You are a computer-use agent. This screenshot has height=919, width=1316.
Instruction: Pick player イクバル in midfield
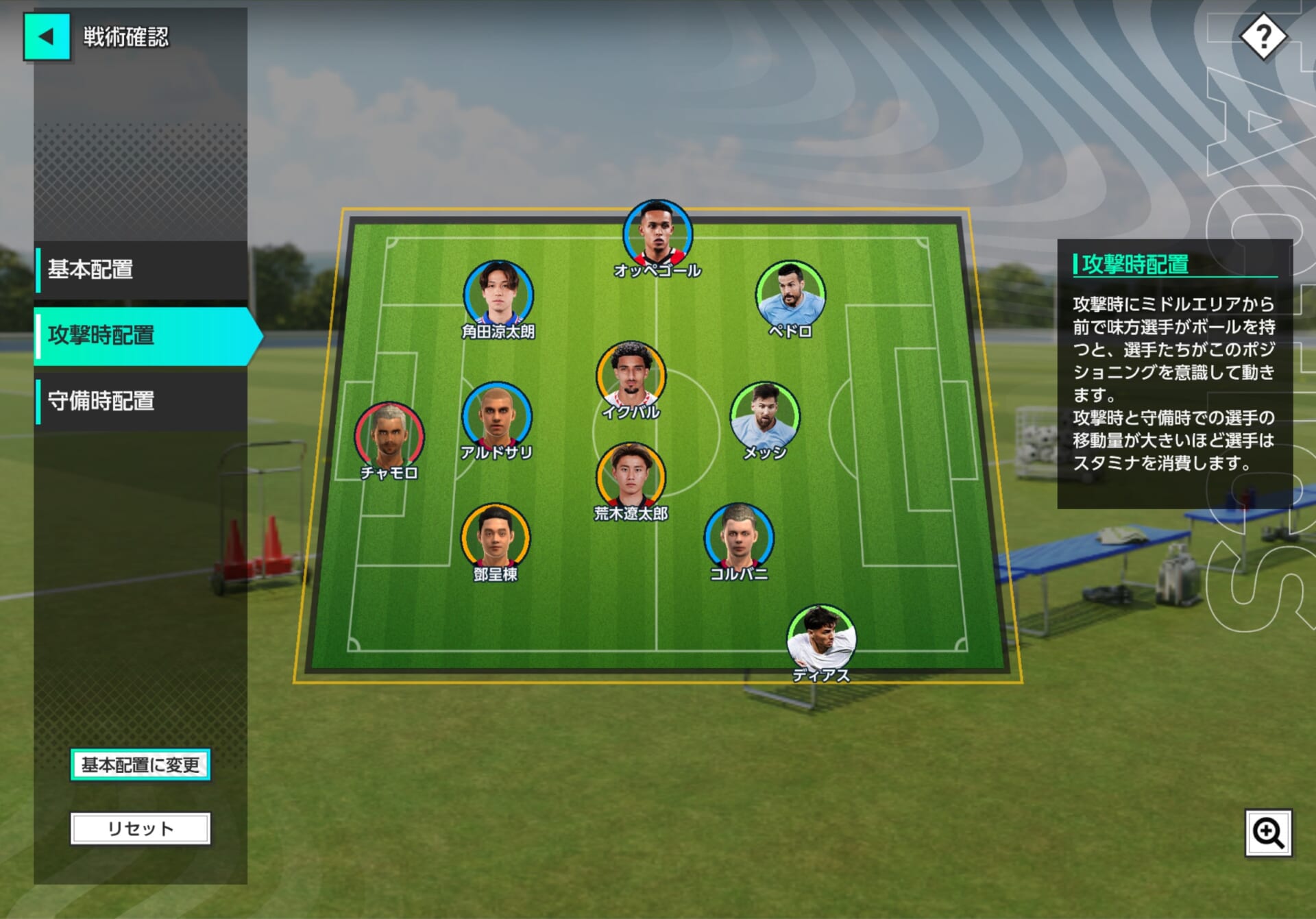pyautogui.click(x=631, y=376)
